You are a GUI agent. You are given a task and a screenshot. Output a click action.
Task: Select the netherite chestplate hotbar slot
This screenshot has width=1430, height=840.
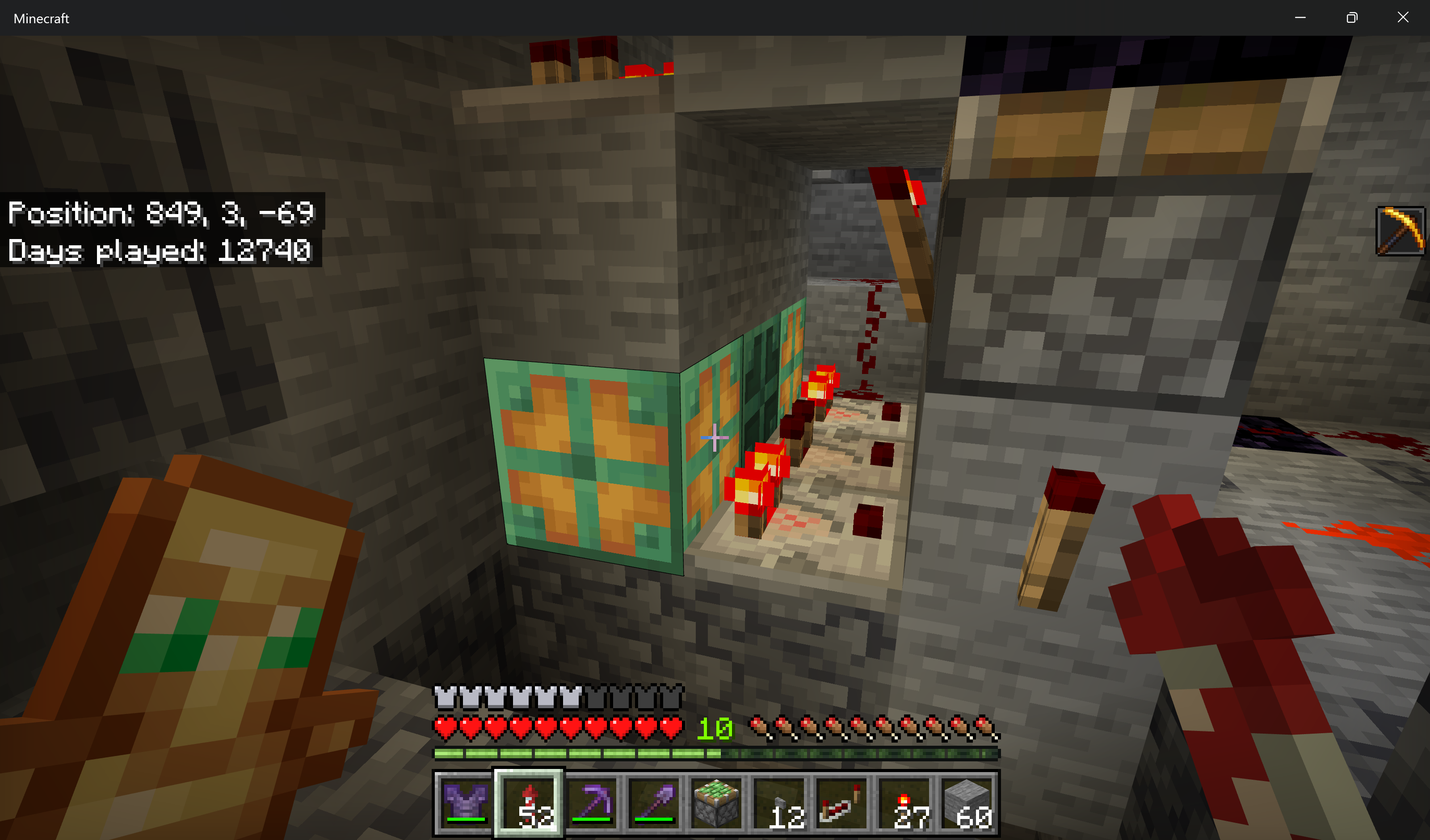point(465,803)
